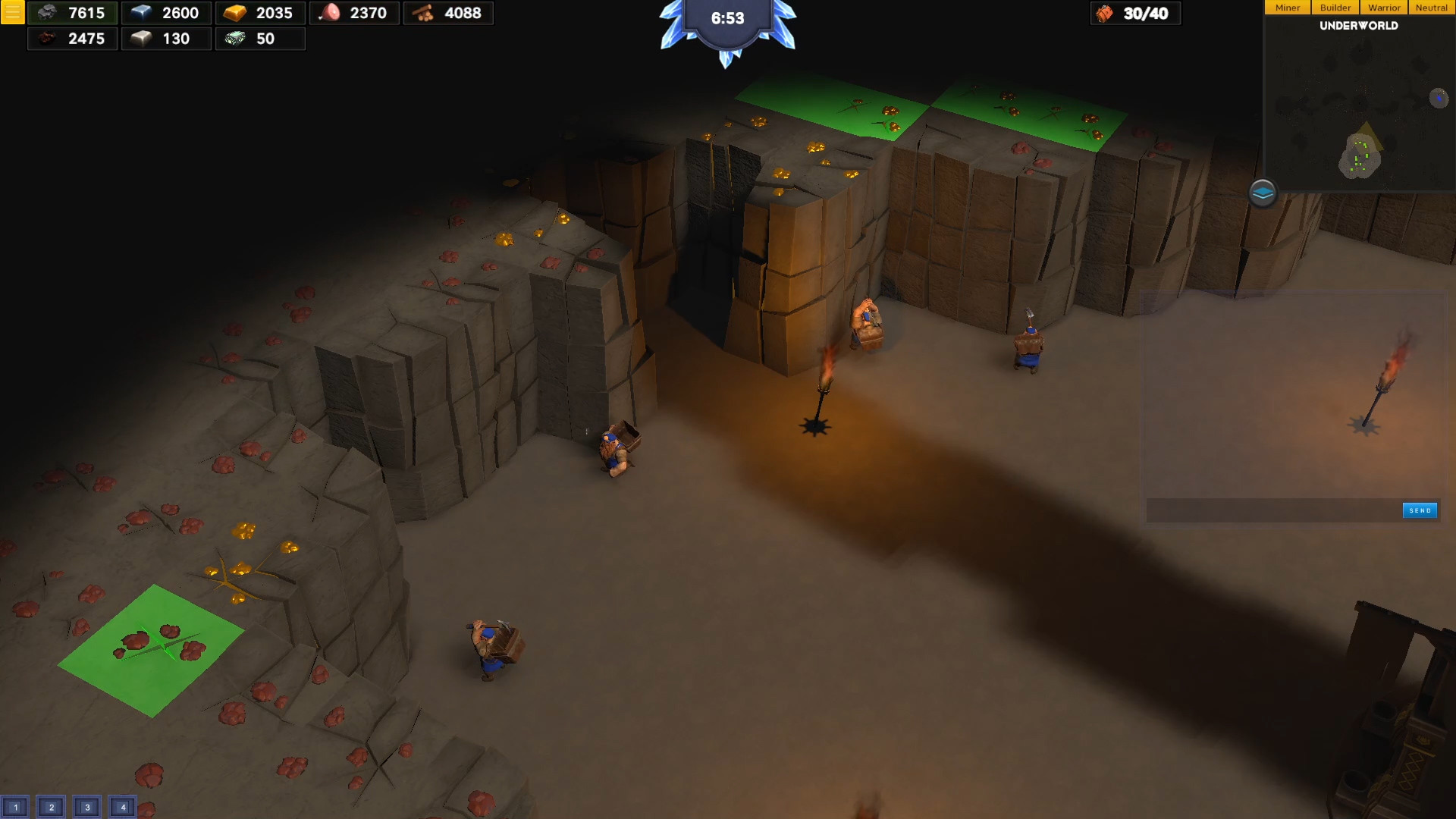The image size is (1456, 819).
Task: Open the hamburger menu in top-left corner
Action: pyautogui.click(x=12, y=12)
